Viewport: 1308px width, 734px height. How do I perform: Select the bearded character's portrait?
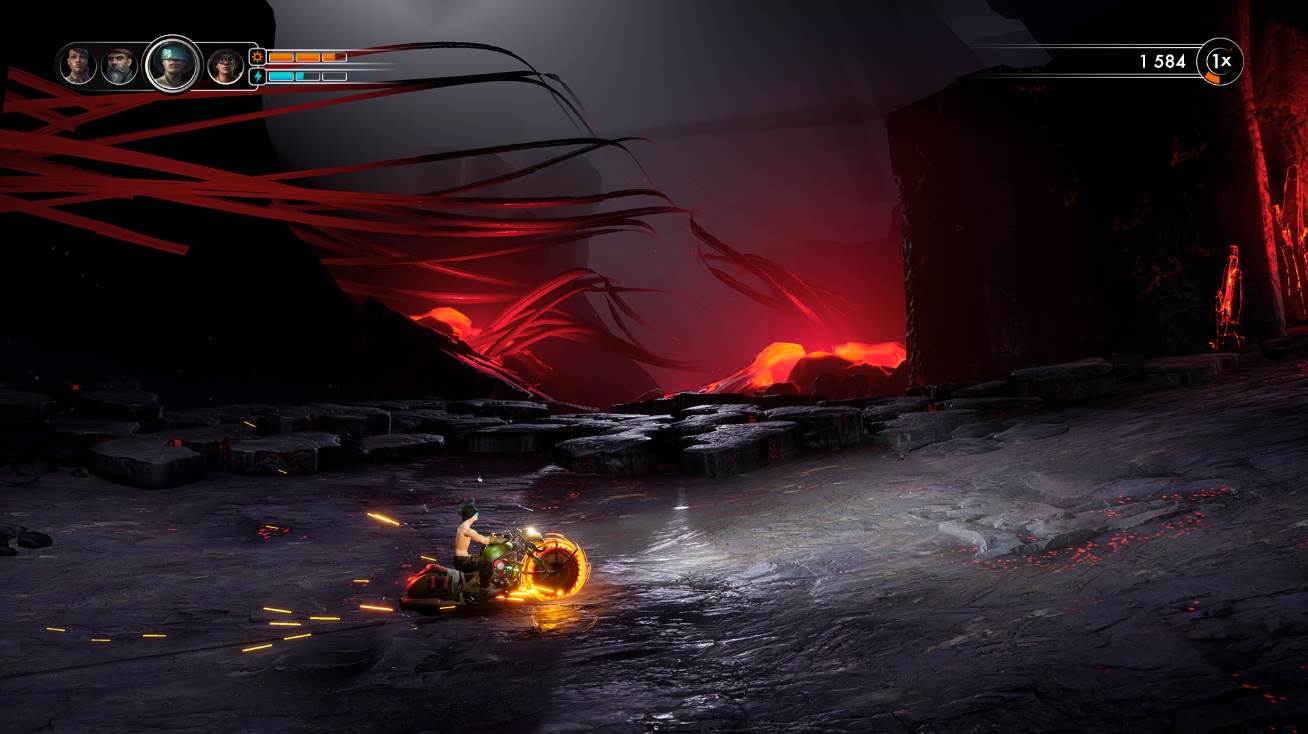(x=119, y=63)
